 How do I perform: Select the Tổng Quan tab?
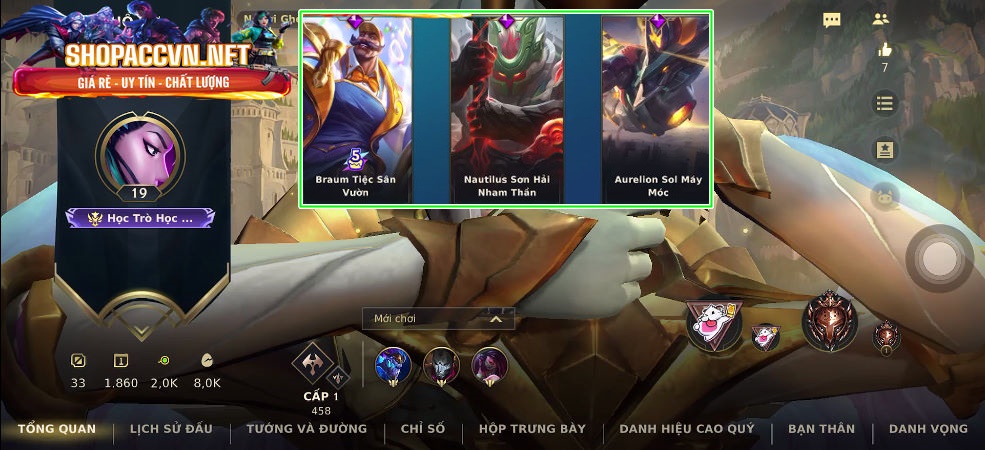point(56,429)
